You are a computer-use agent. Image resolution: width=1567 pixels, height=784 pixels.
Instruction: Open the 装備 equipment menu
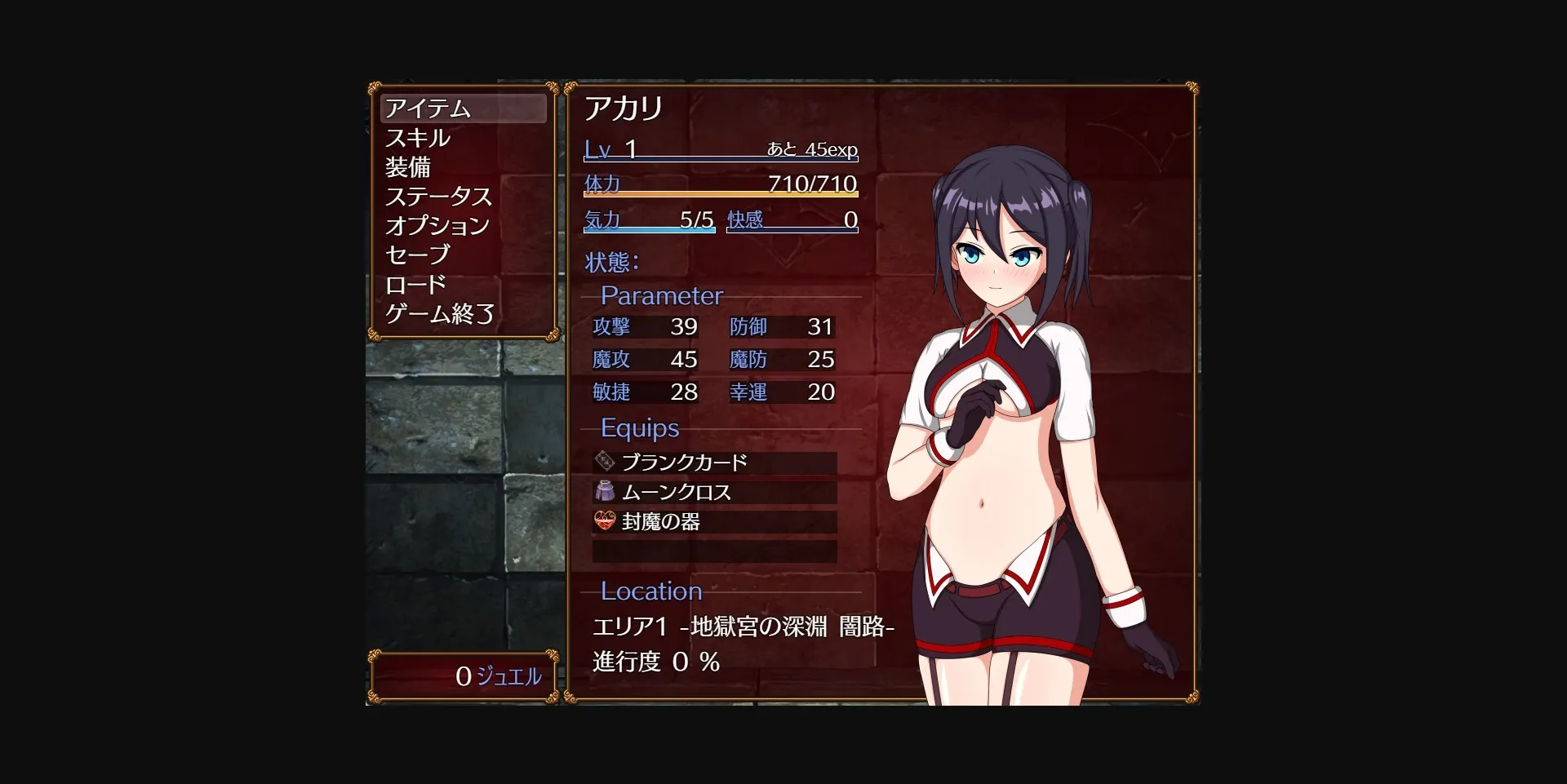point(408,168)
